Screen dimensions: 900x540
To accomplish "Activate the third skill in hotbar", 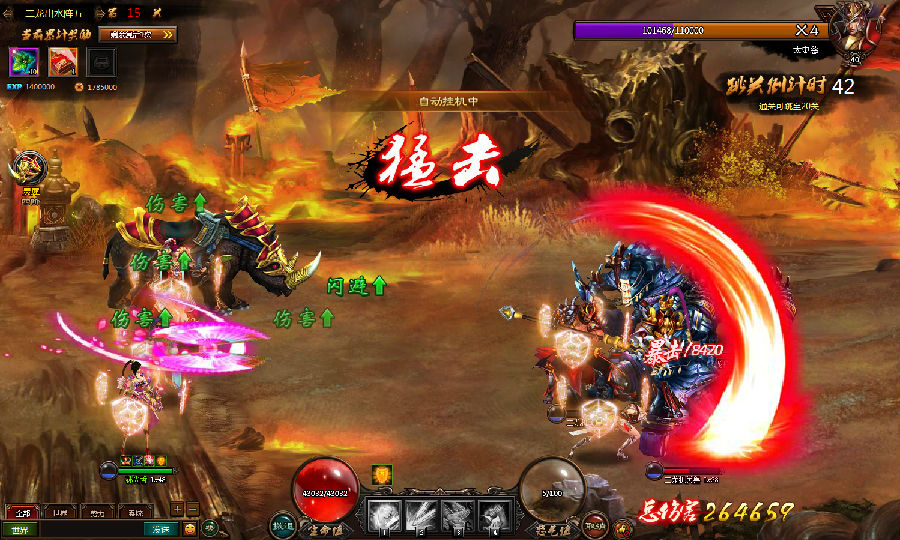I will click(456, 514).
